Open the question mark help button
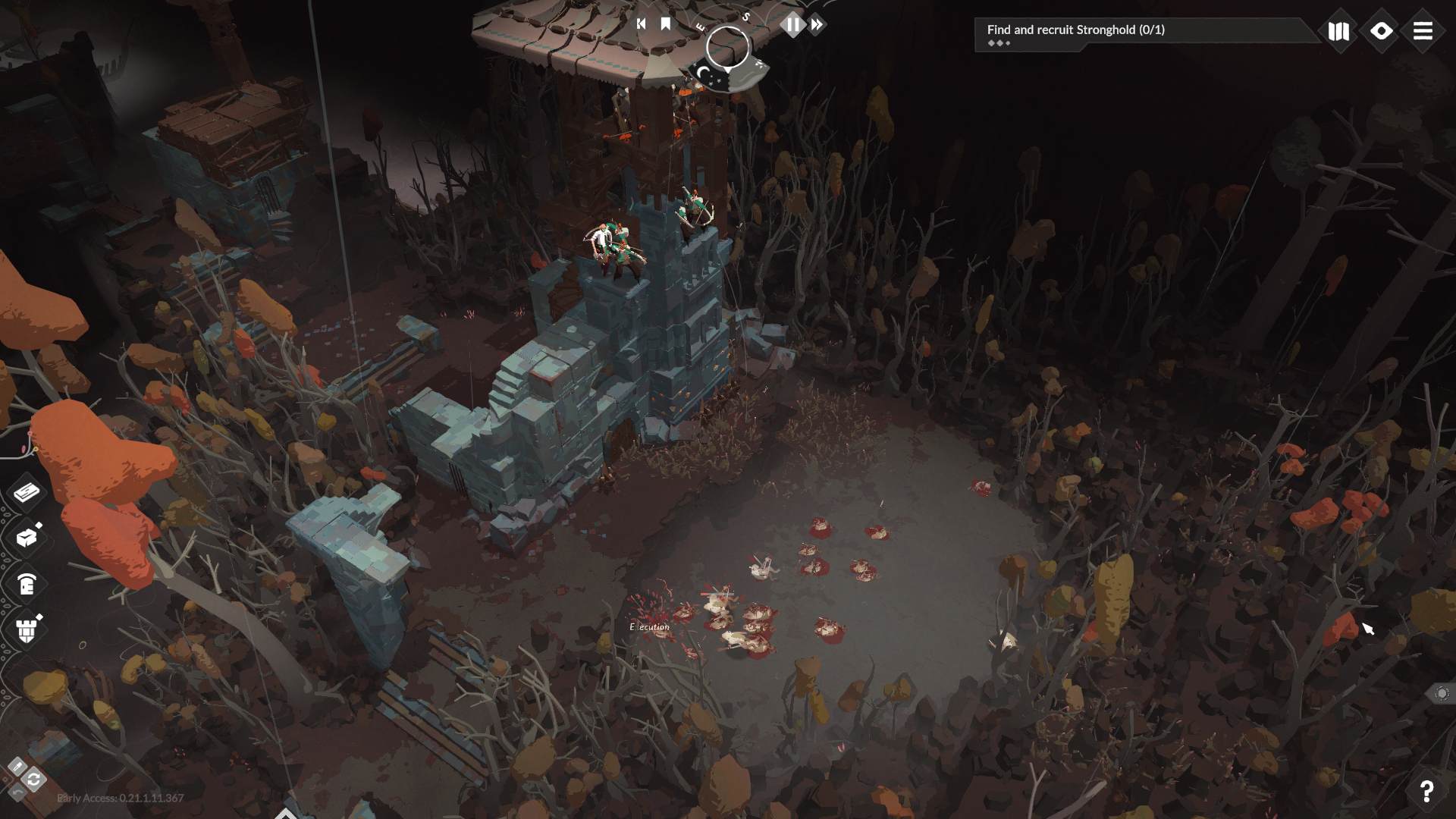 [1426, 791]
